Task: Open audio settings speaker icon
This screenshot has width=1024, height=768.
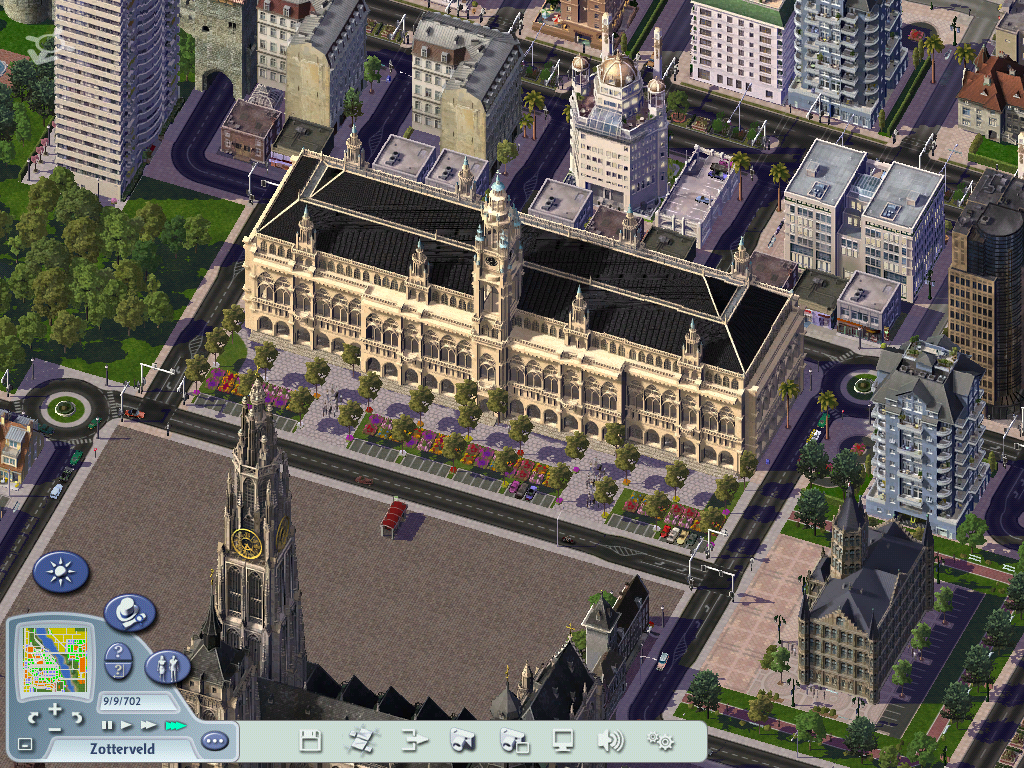Action: 610,741
